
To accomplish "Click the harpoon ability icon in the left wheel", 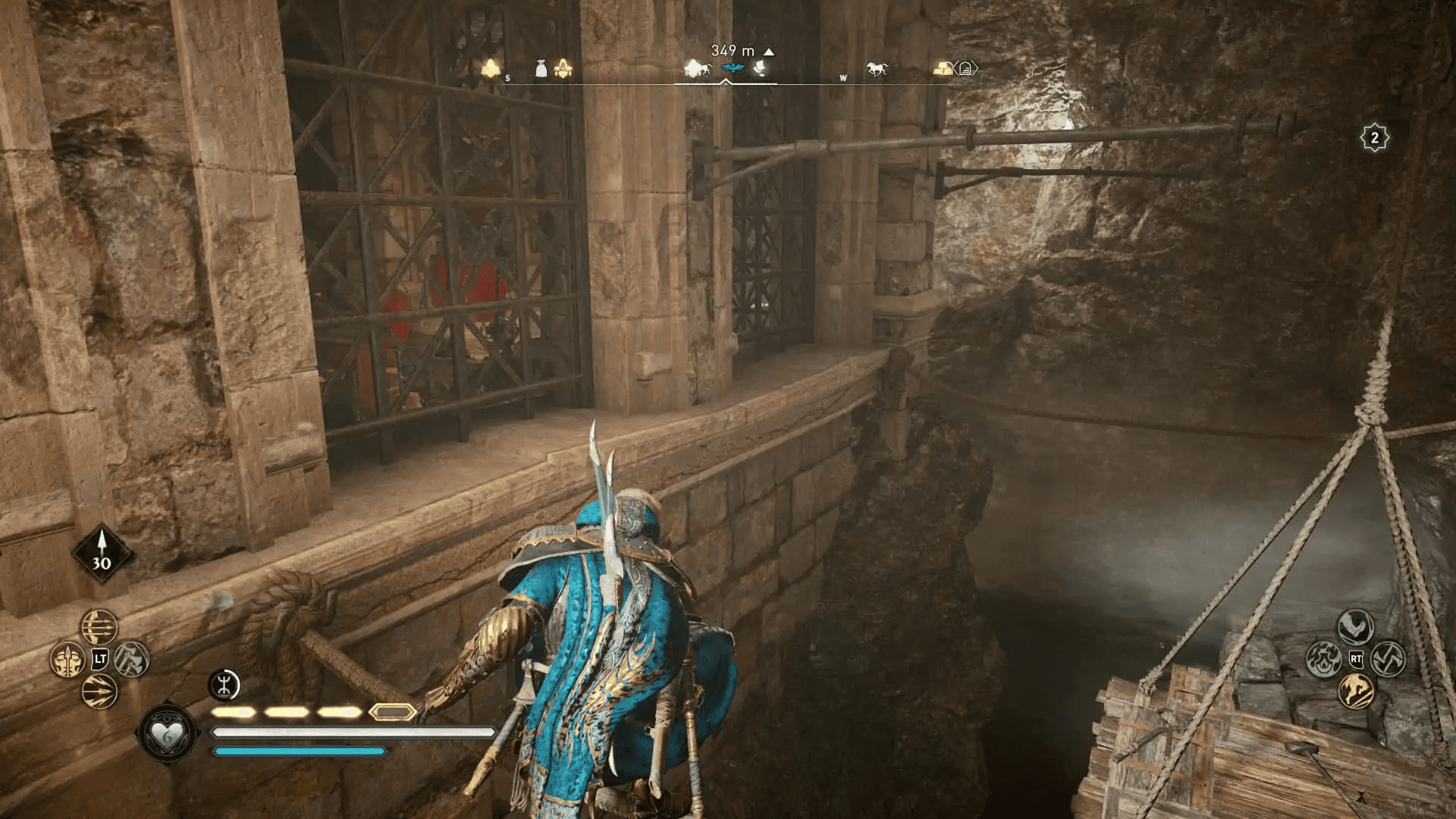I will point(68,660).
